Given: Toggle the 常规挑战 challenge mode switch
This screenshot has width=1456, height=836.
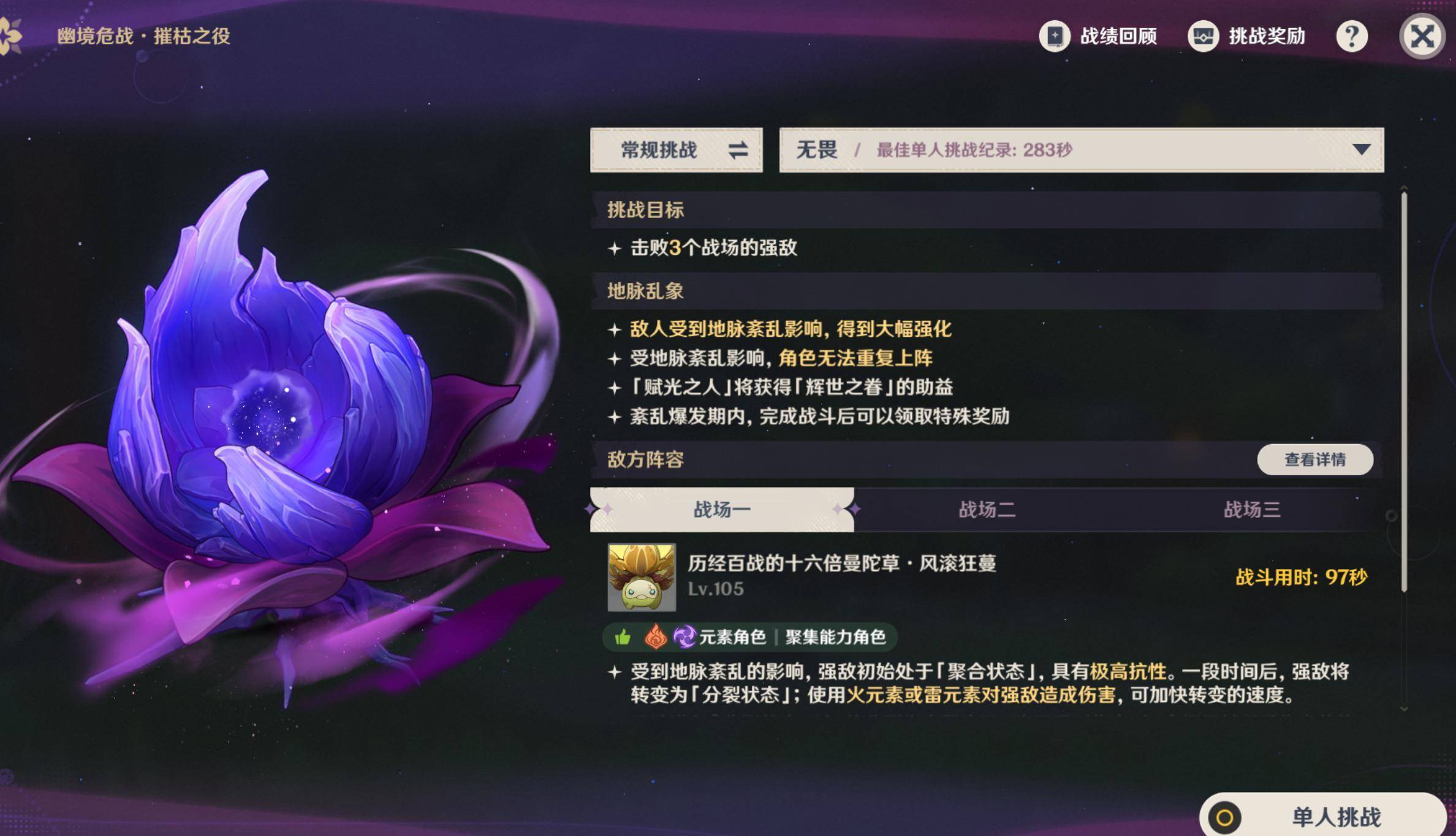Looking at the screenshot, I should [677, 150].
